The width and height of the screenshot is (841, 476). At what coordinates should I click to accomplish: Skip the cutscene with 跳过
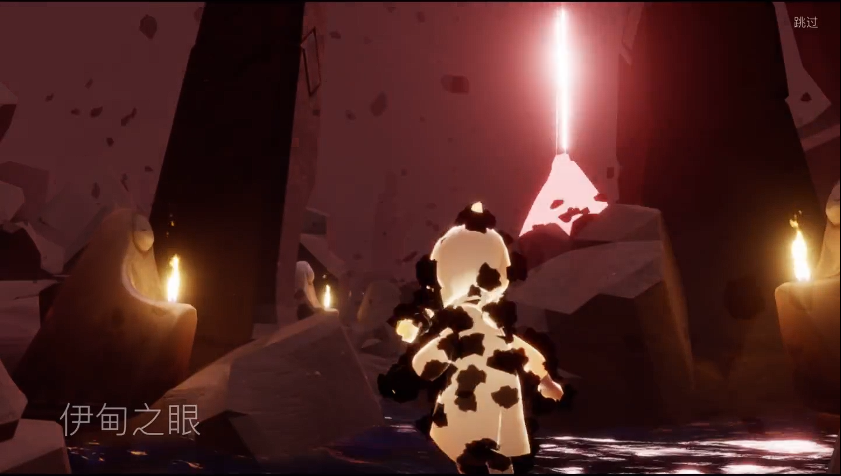point(805,22)
